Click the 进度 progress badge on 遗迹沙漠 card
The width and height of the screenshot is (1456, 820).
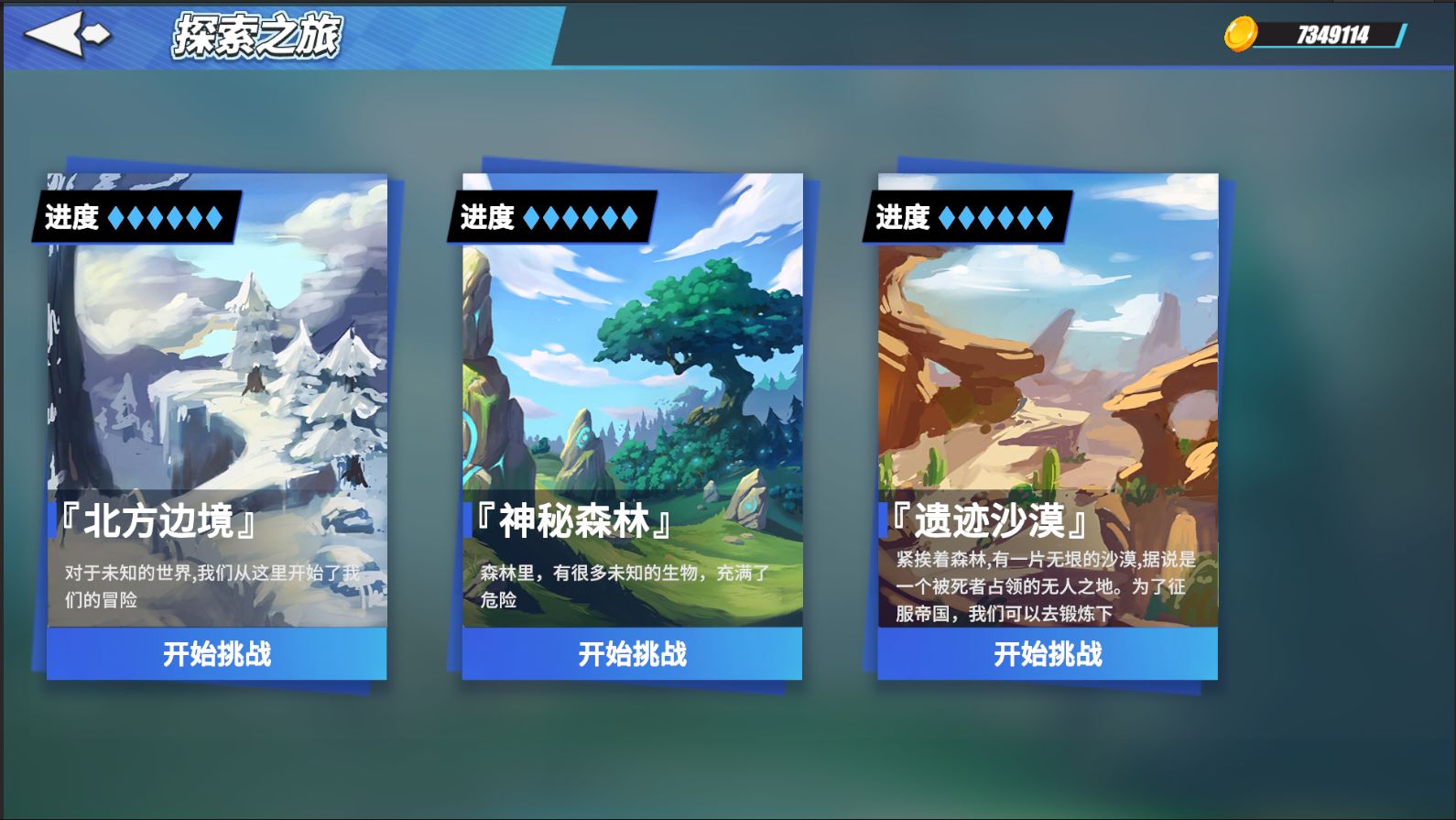tap(964, 216)
